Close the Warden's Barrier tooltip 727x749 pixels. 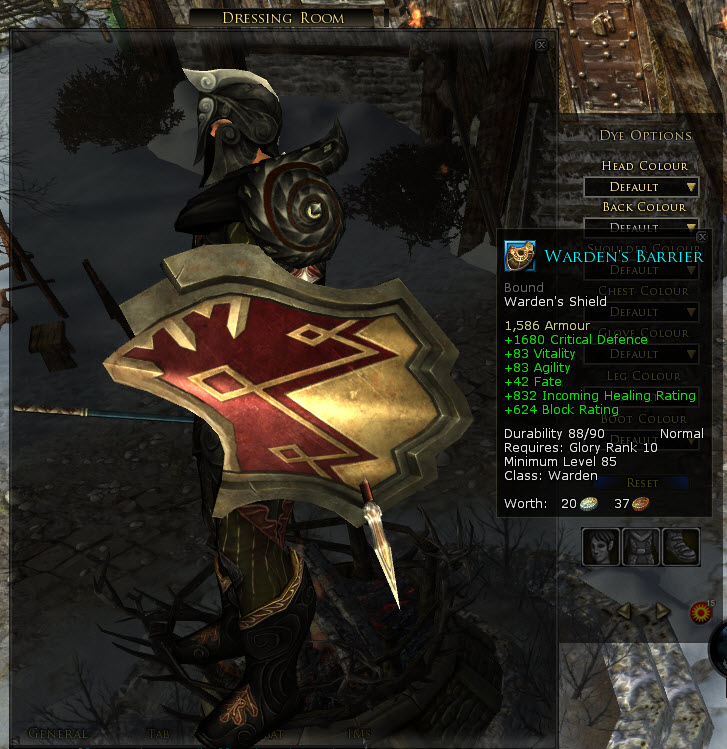click(703, 237)
